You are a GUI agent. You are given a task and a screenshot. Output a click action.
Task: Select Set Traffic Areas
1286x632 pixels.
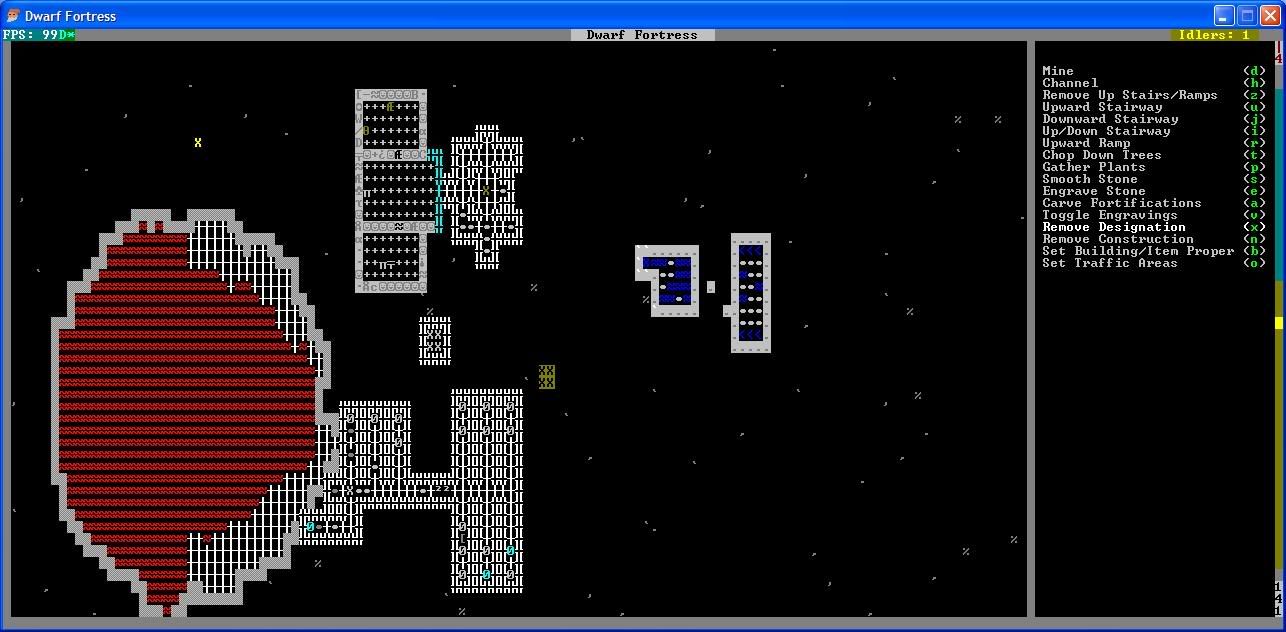[x=1110, y=263]
